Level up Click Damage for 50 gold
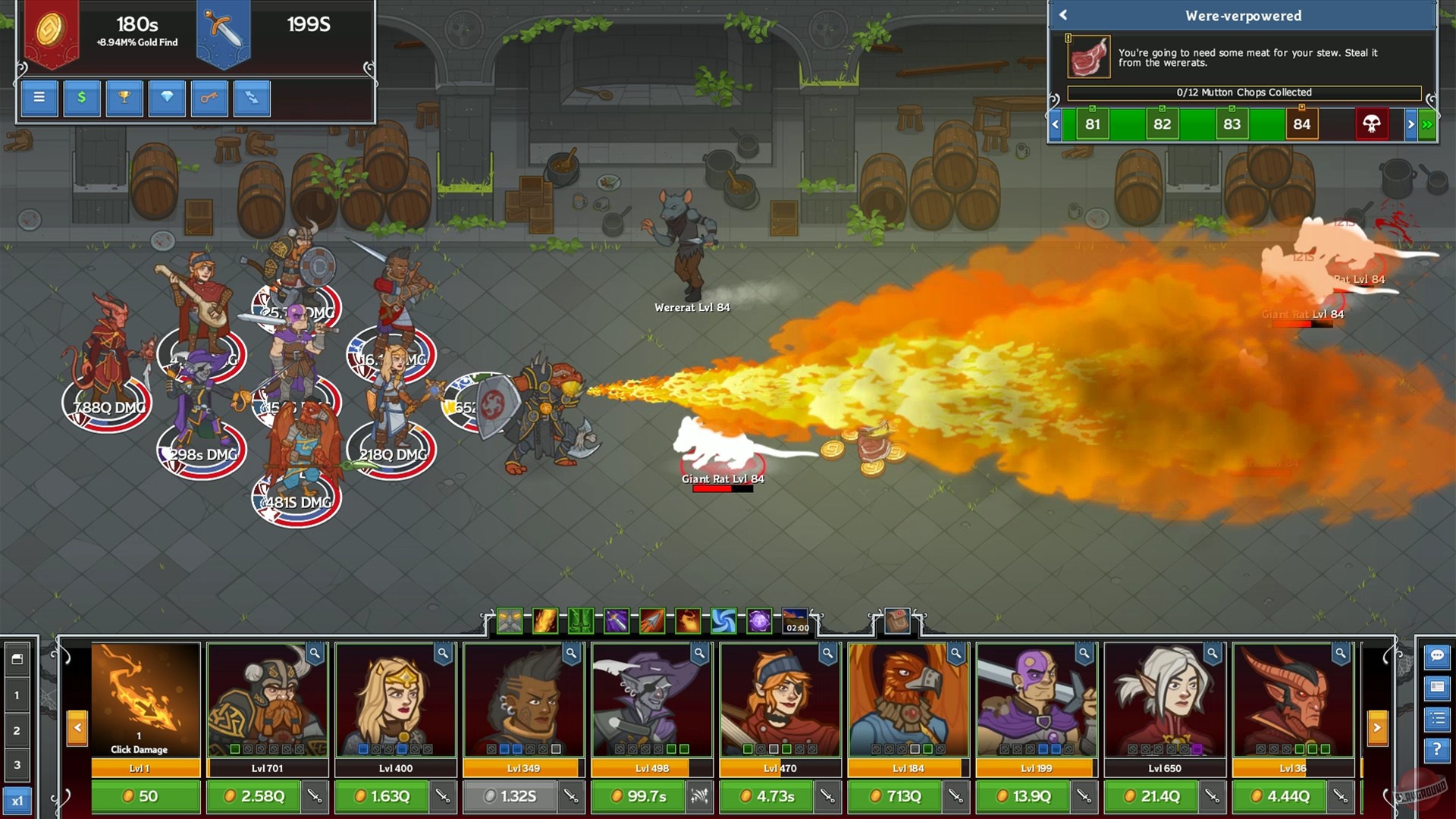This screenshot has height=819, width=1456. coord(145,797)
